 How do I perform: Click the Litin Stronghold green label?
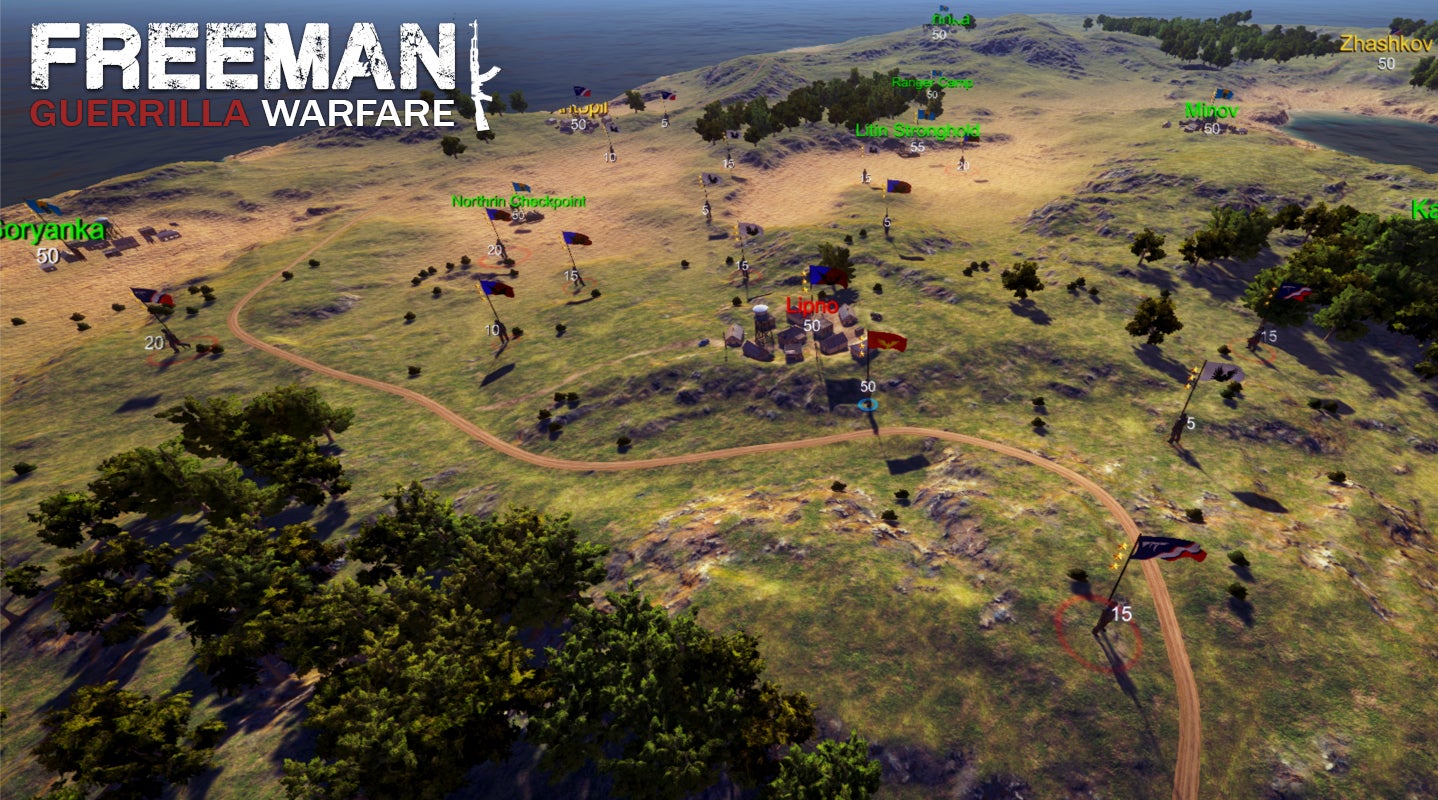click(x=916, y=129)
